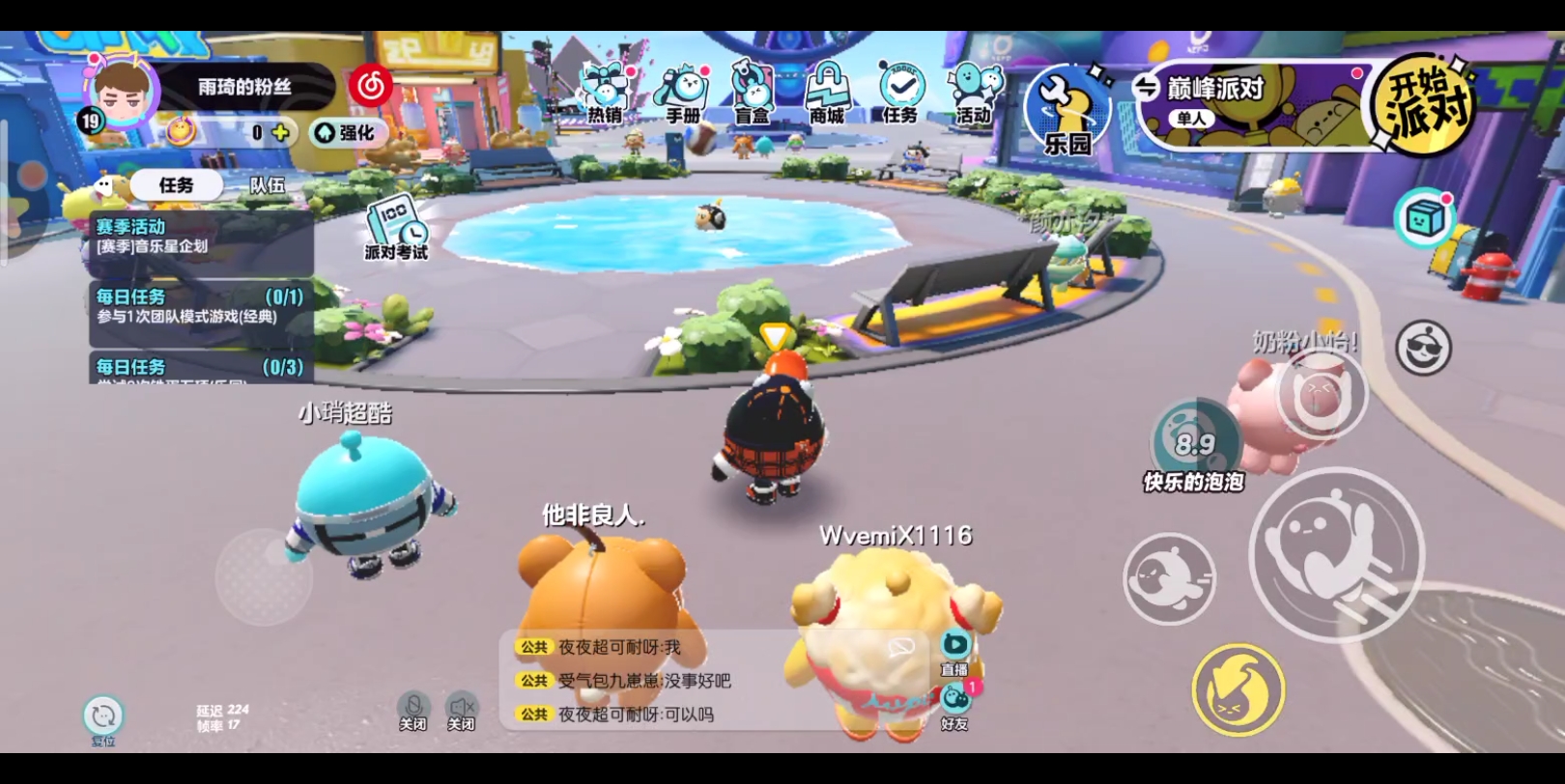Open the 手册 handbook
The width and height of the screenshot is (1565, 784).
click(x=683, y=94)
